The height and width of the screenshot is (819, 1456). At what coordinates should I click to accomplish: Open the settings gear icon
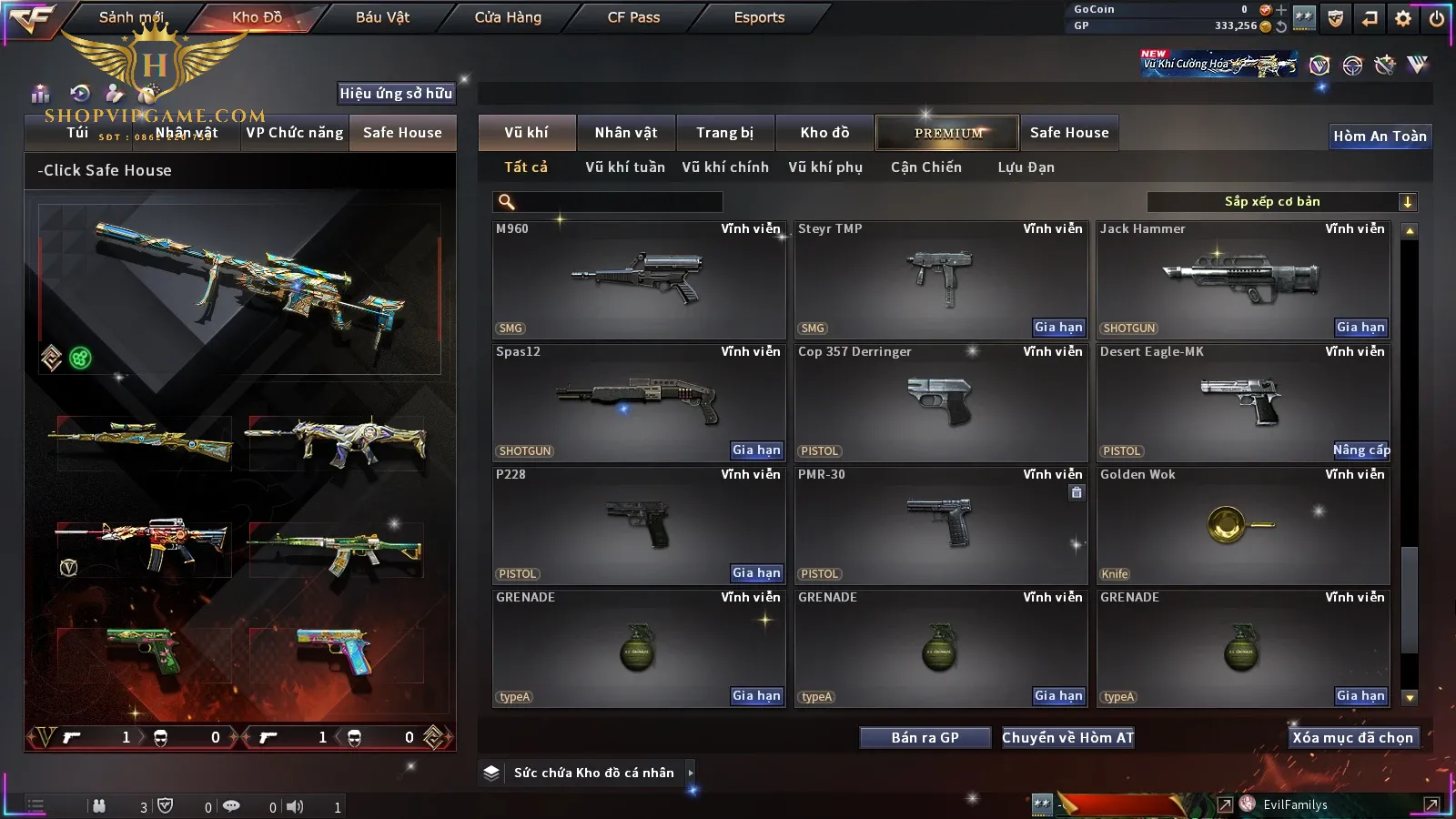(1403, 18)
